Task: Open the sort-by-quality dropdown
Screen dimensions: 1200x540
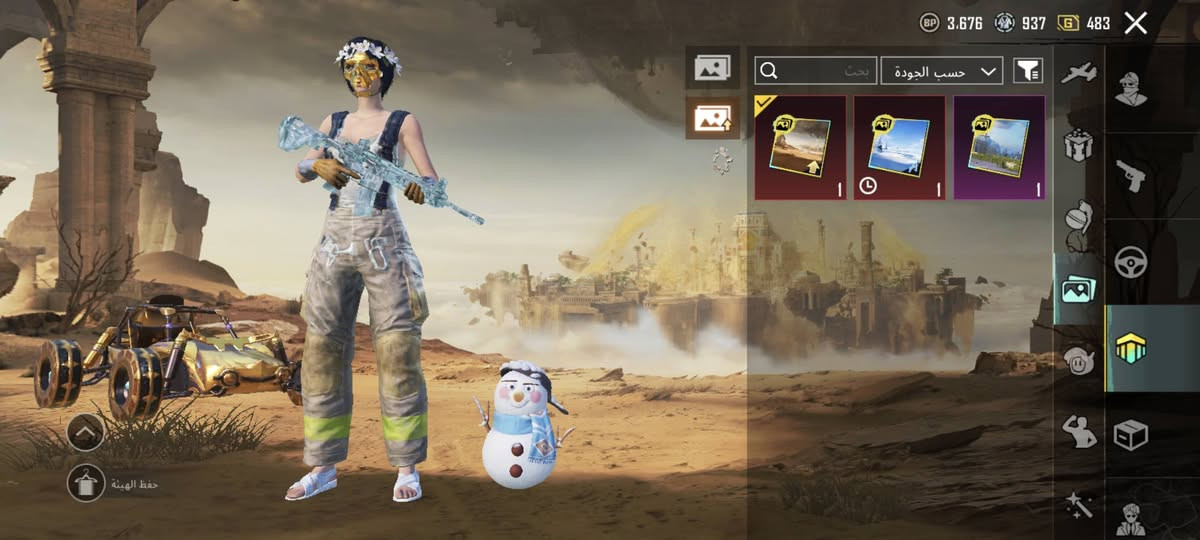Action: point(941,70)
